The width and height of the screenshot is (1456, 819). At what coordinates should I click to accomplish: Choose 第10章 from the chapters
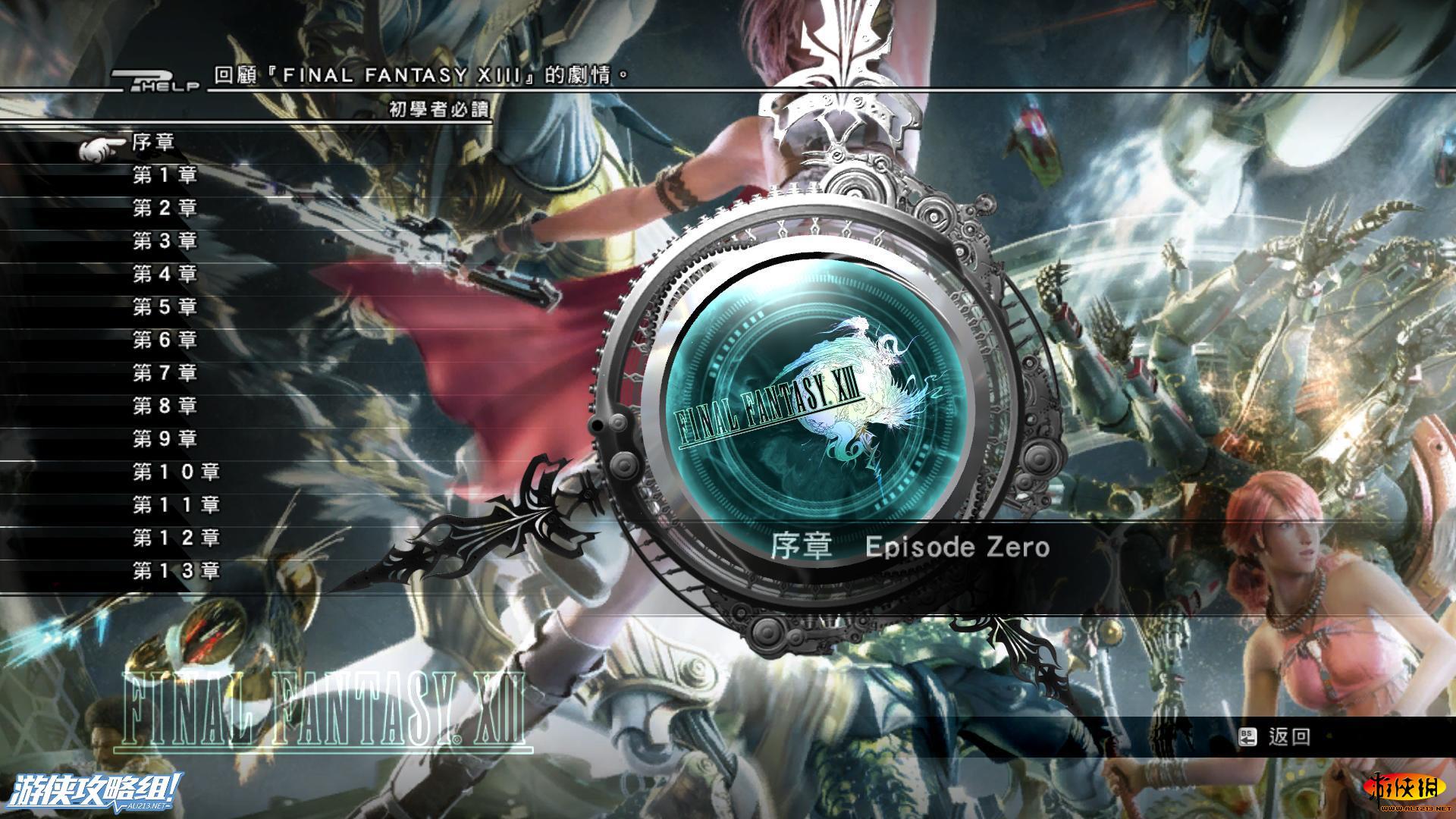coord(176,472)
